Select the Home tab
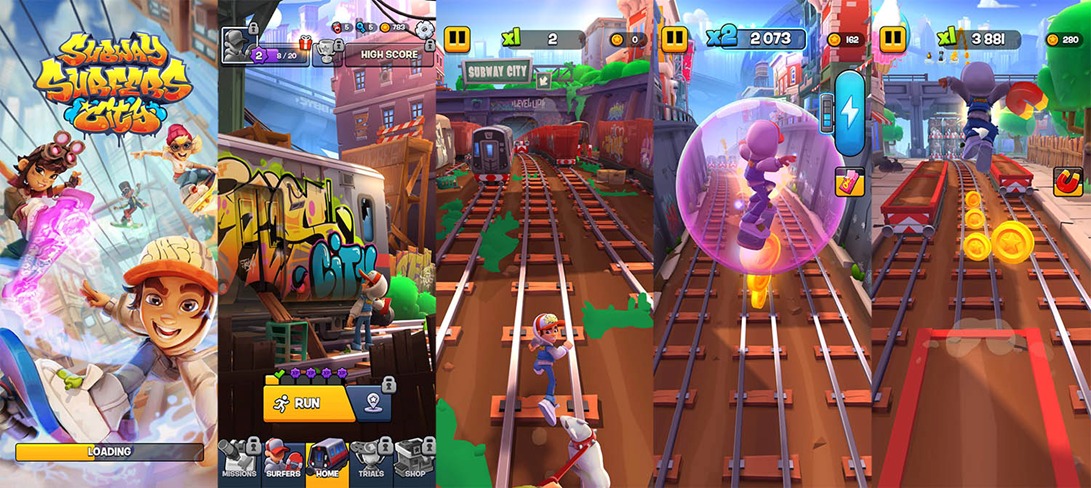This screenshot has height=488, width=1091. [328, 463]
